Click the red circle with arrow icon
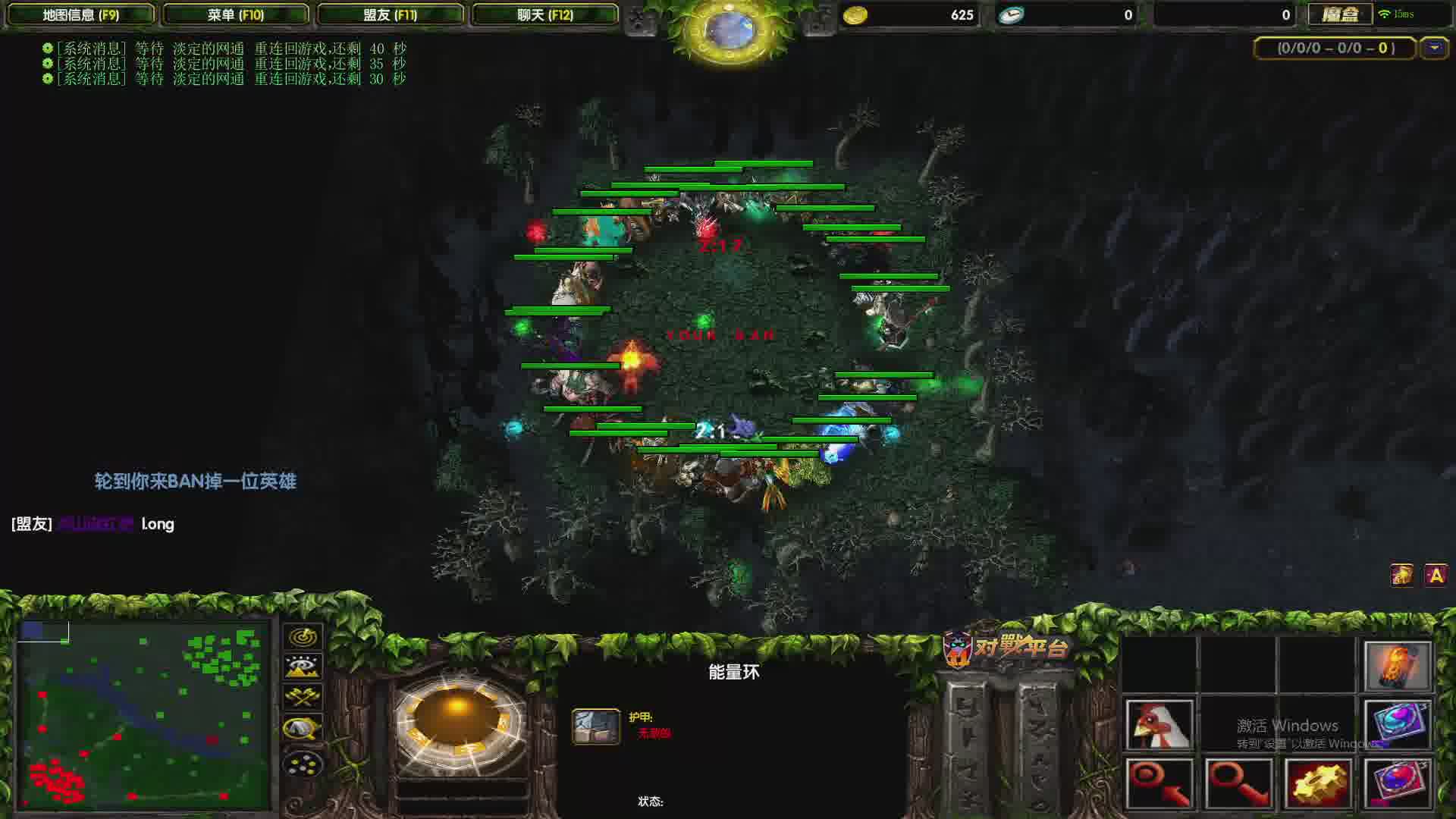Screen dimensions: 1456x819 1159,783
